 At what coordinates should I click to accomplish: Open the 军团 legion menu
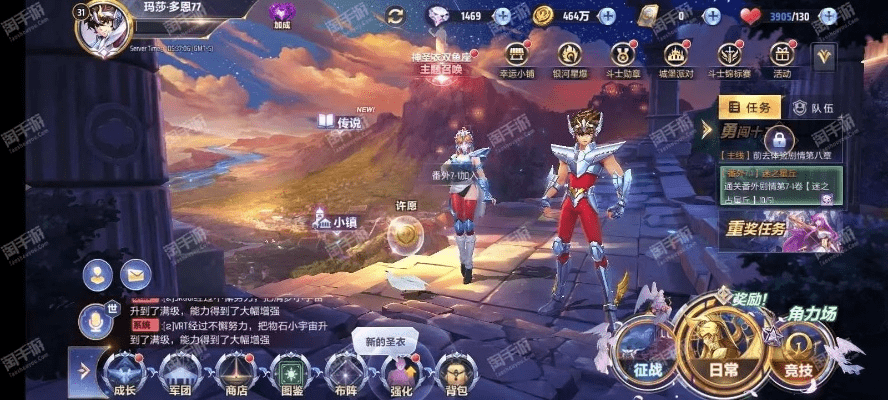[x=181, y=373]
